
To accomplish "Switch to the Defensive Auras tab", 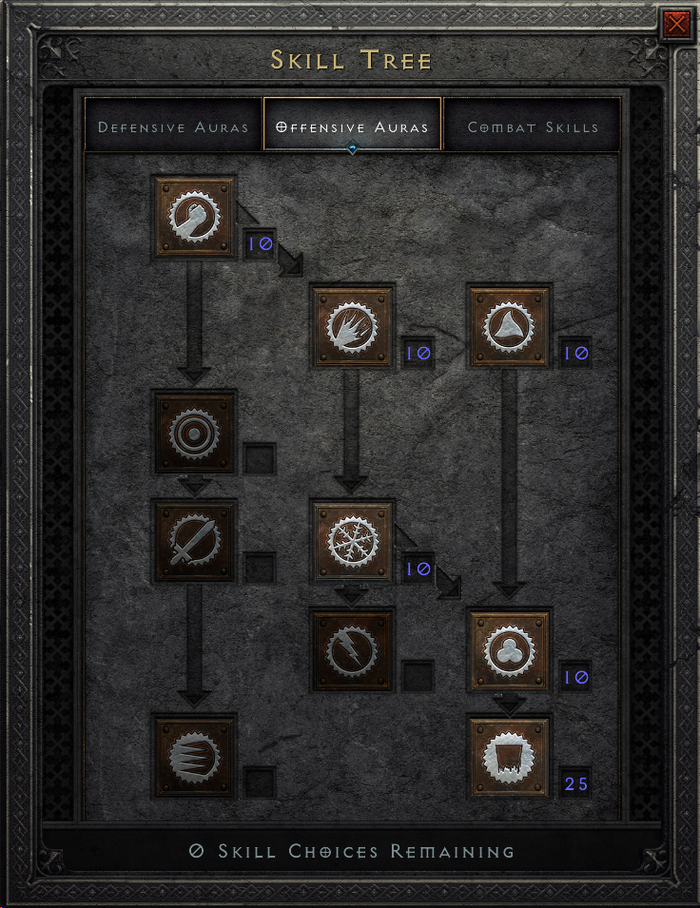I will [173, 127].
